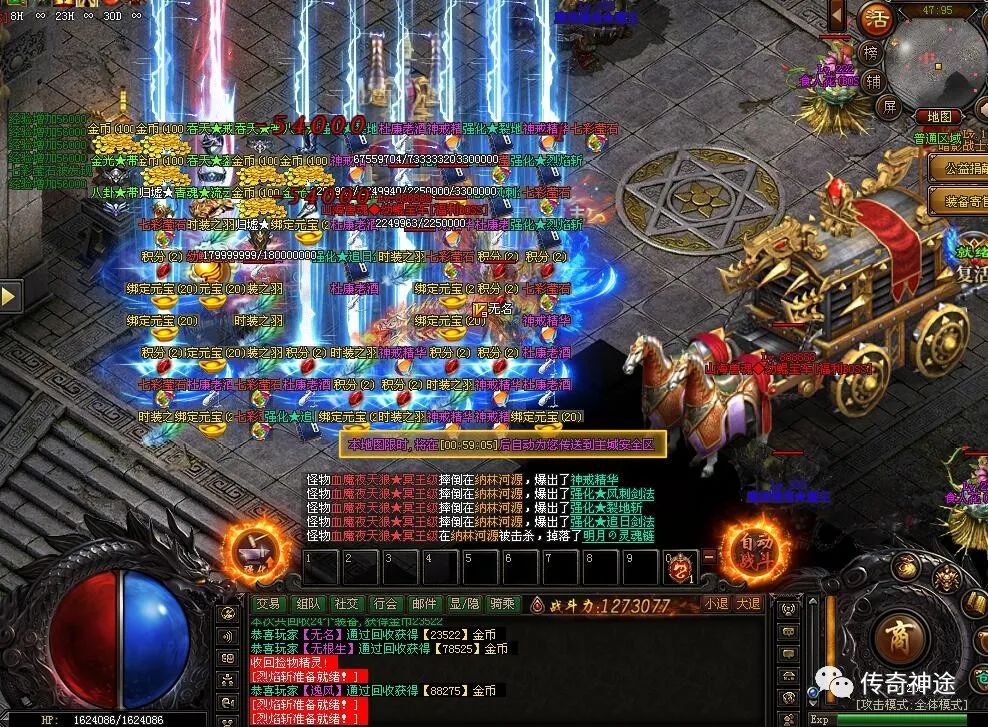
Task: Open the 邮件 mail panel
Action: tap(424, 603)
